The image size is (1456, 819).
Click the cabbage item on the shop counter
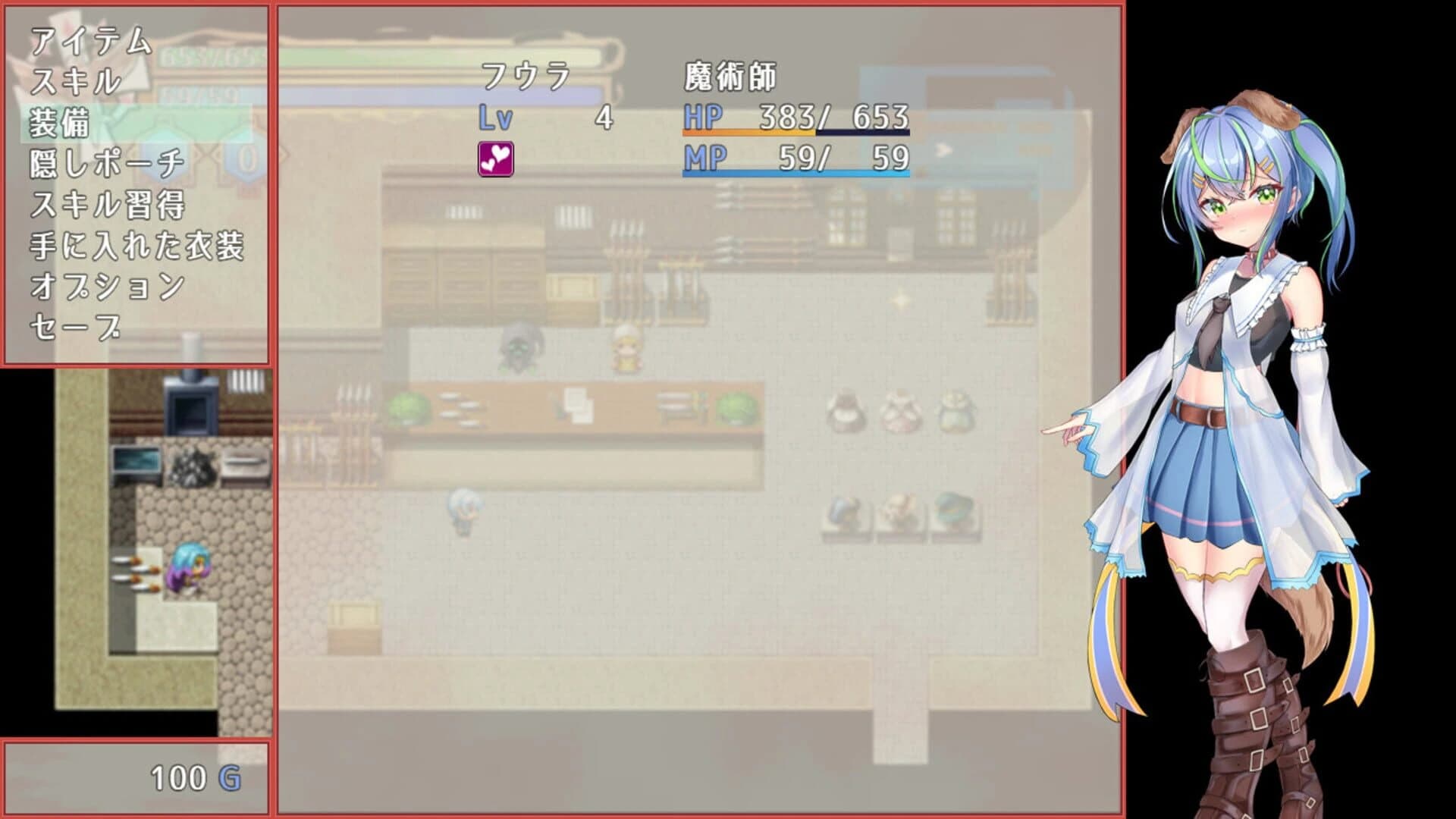(x=406, y=406)
